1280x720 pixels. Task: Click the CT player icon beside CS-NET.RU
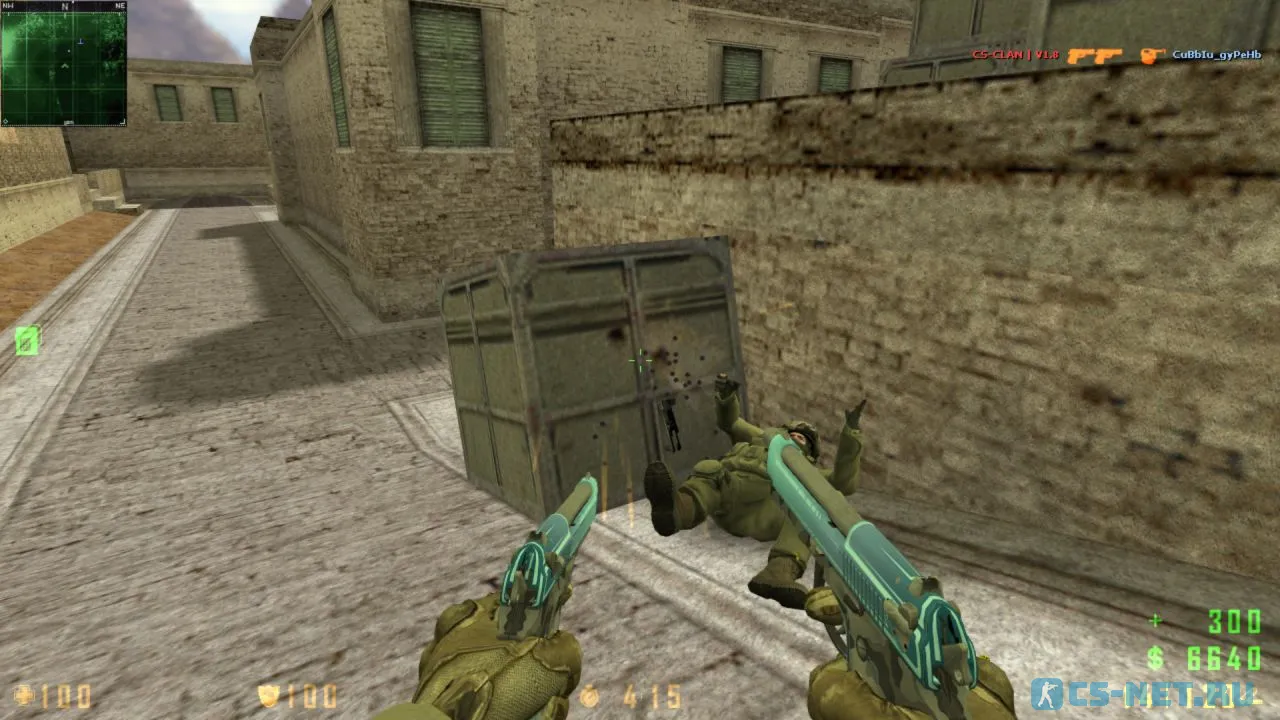[1048, 693]
